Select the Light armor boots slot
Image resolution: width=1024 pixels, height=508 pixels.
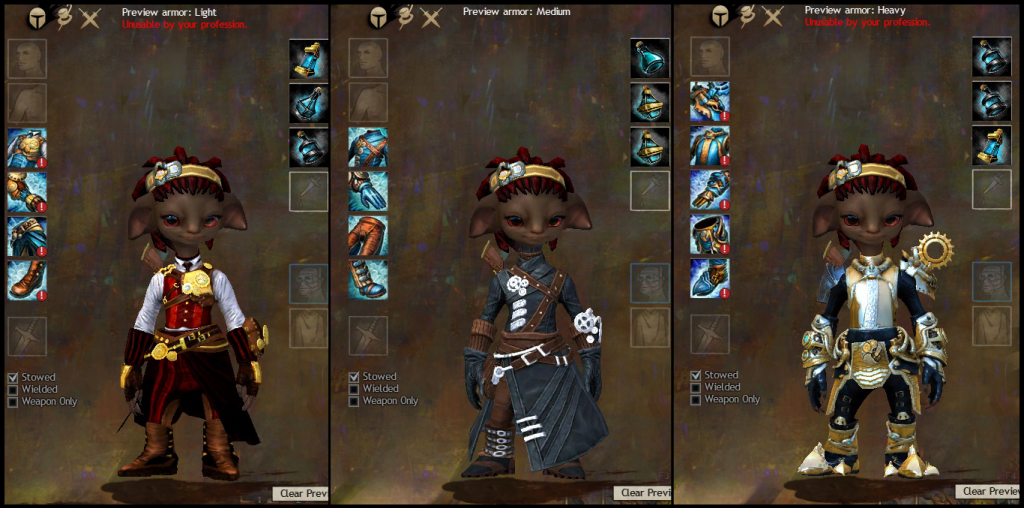pos(26,279)
